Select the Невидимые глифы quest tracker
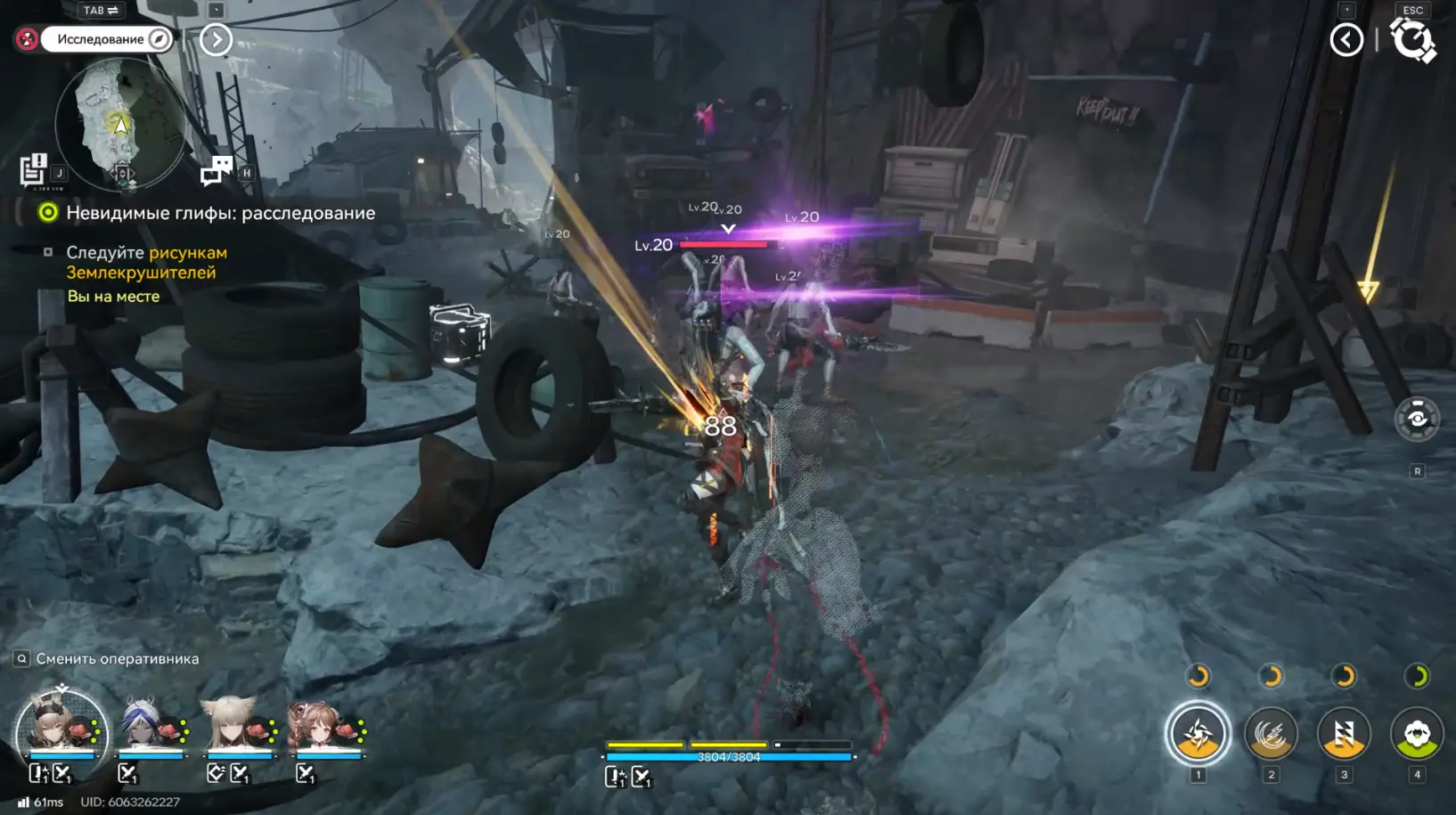This screenshot has width=1456, height=815. click(219, 213)
